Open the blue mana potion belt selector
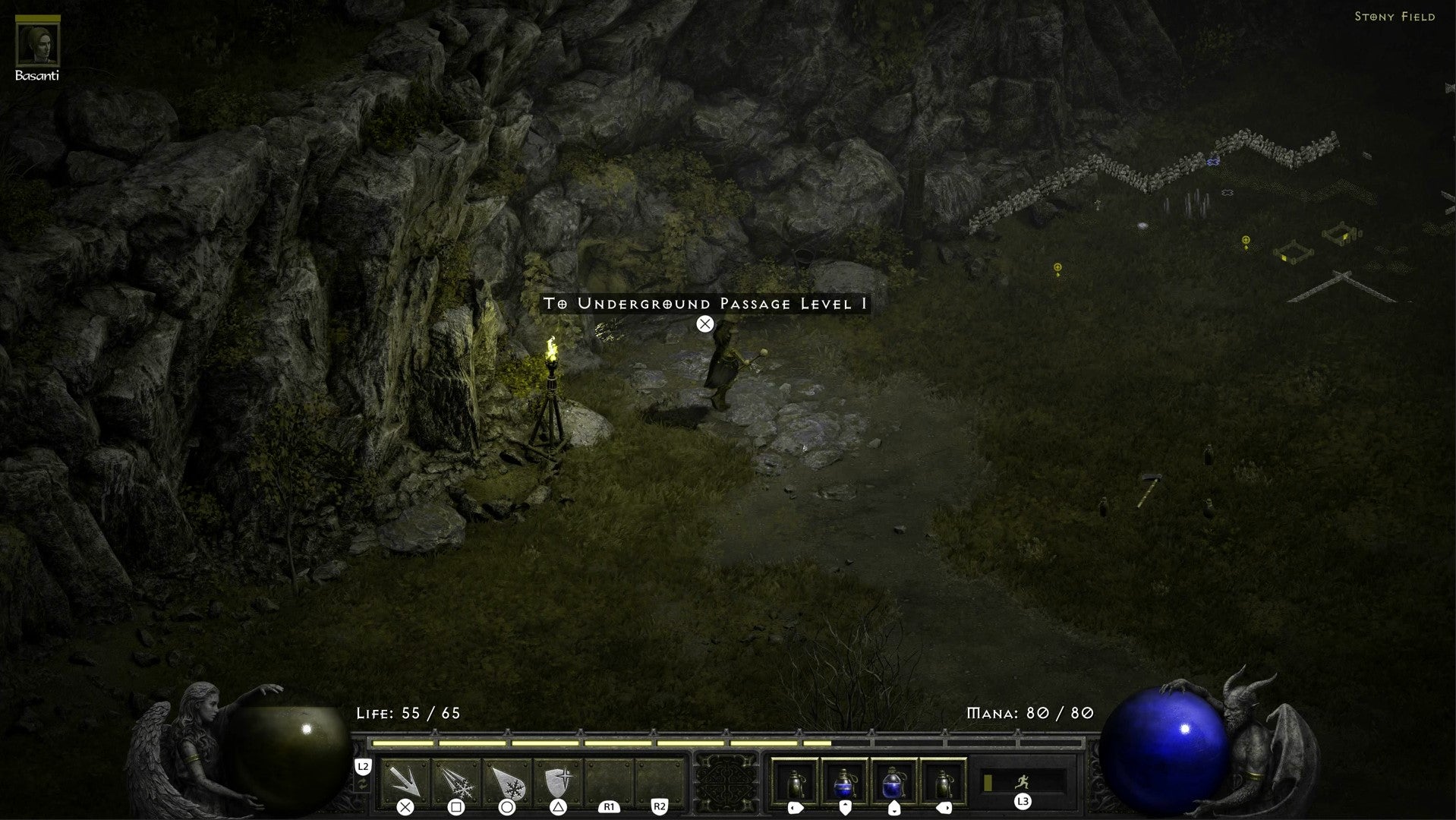This screenshot has height=820, width=1456. click(x=845, y=784)
